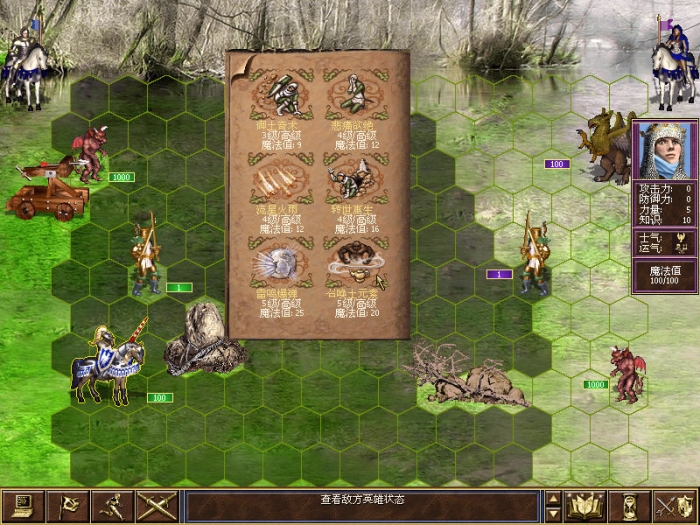Screen dimensions: 700x525
Task: Toggle auto-combat crossed swords button
Action: point(158,506)
